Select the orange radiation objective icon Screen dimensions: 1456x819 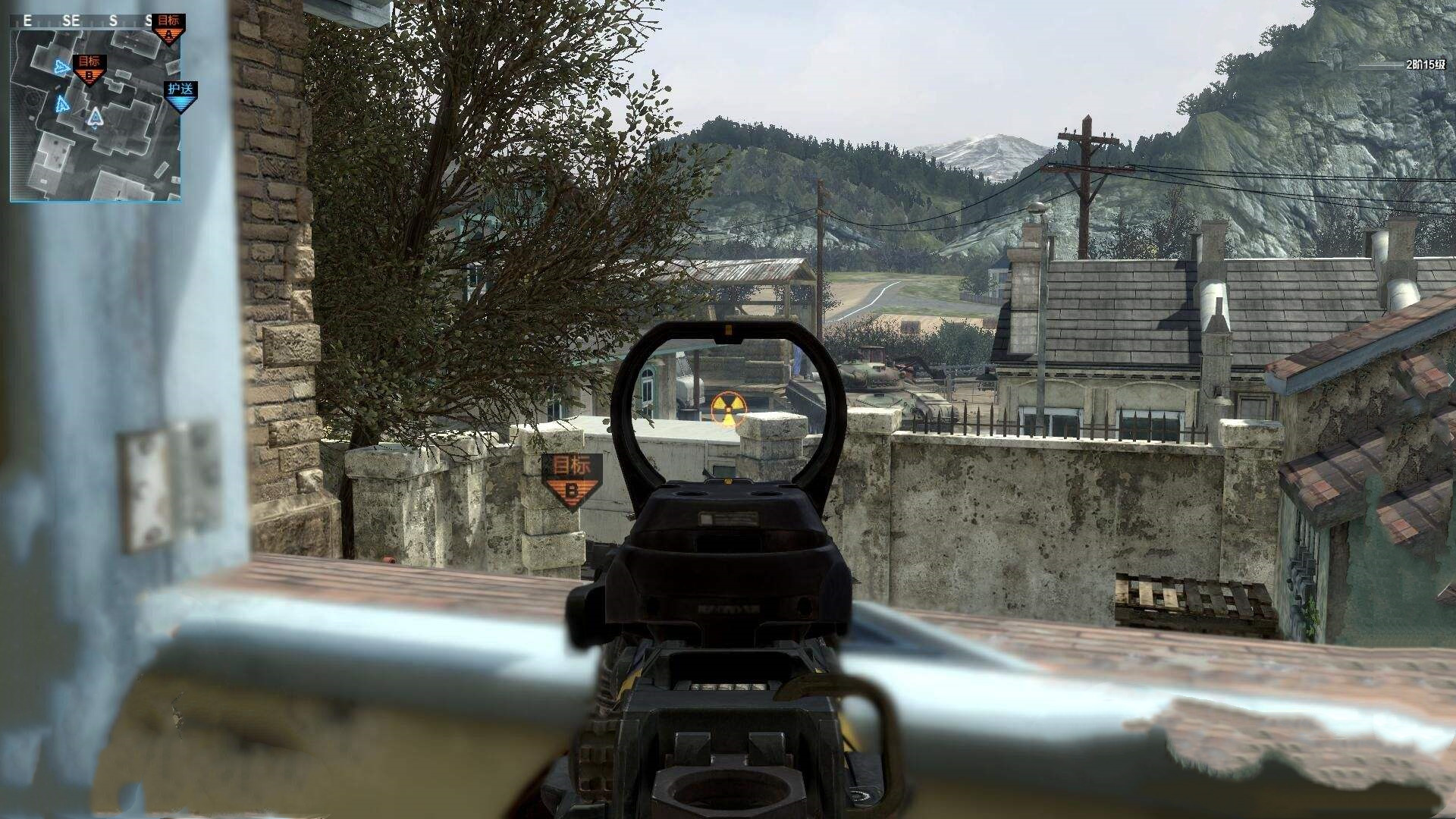pyautogui.click(x=727, y=408)
